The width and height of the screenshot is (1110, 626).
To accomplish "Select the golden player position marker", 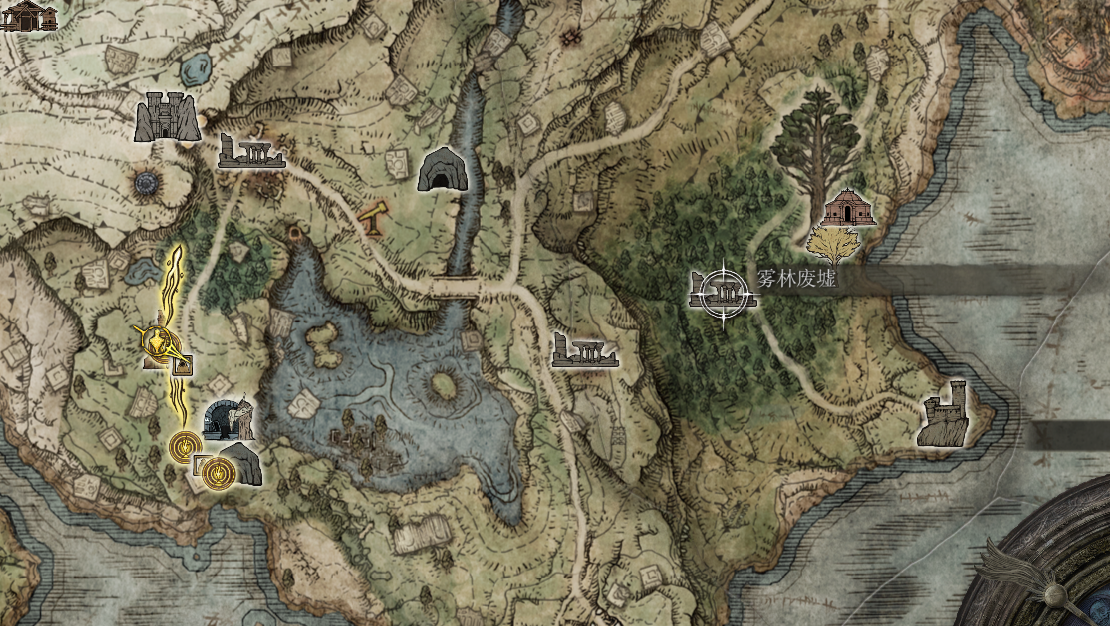I will point(160,343).
